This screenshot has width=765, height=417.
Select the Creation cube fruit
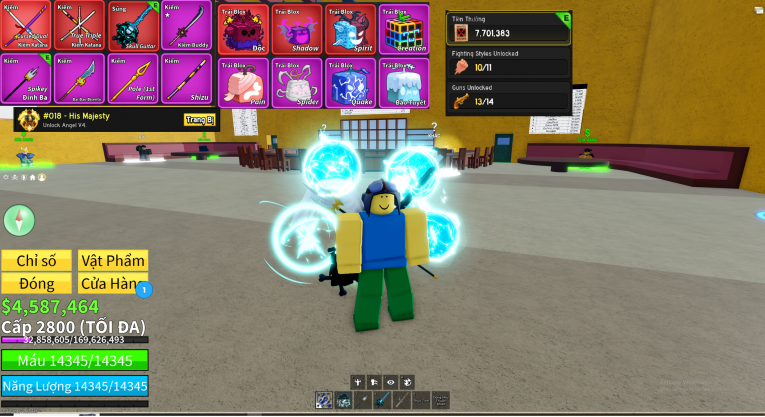coord(403,29)
